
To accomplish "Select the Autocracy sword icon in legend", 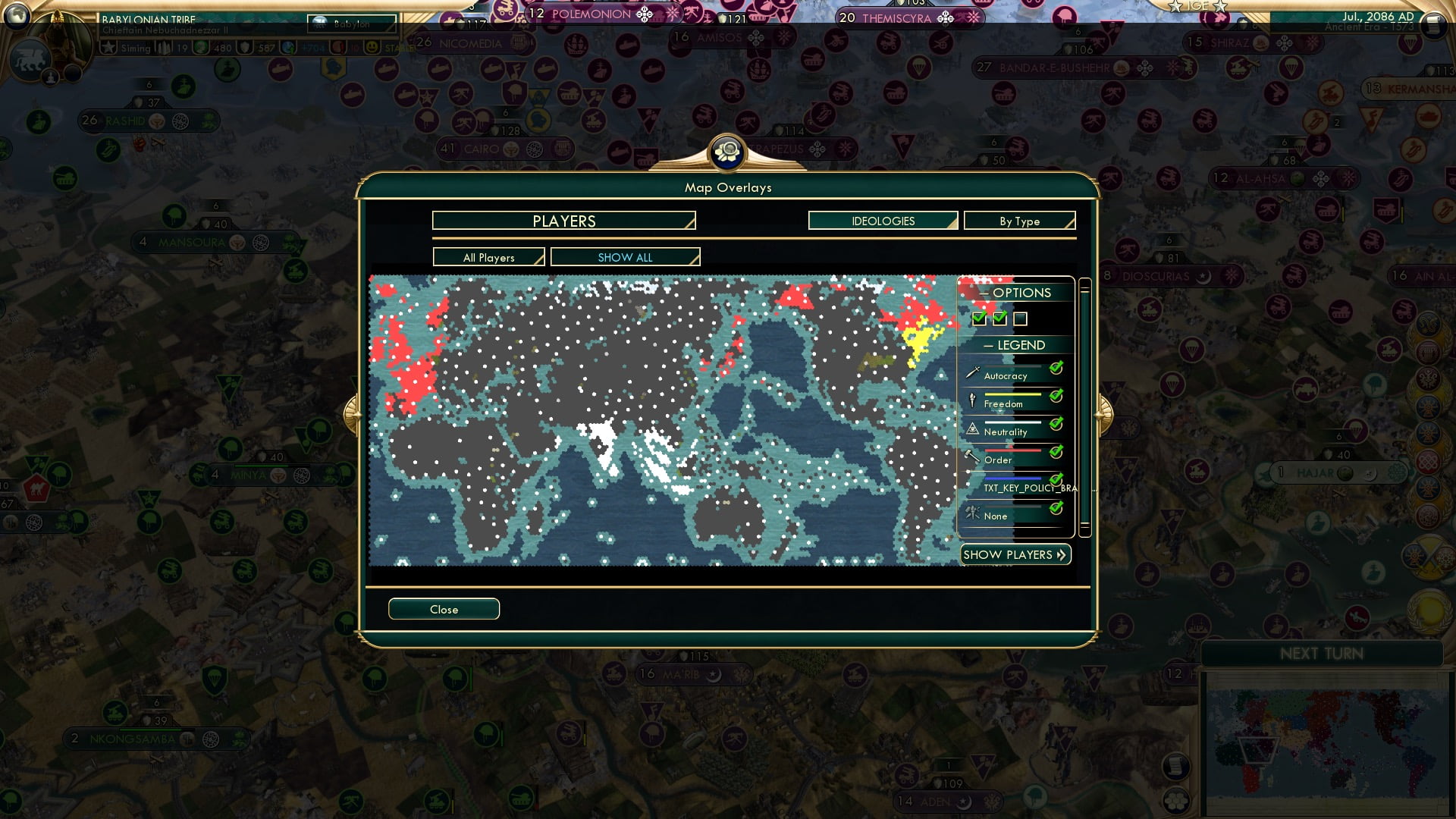I will click(x=971, y=372).
